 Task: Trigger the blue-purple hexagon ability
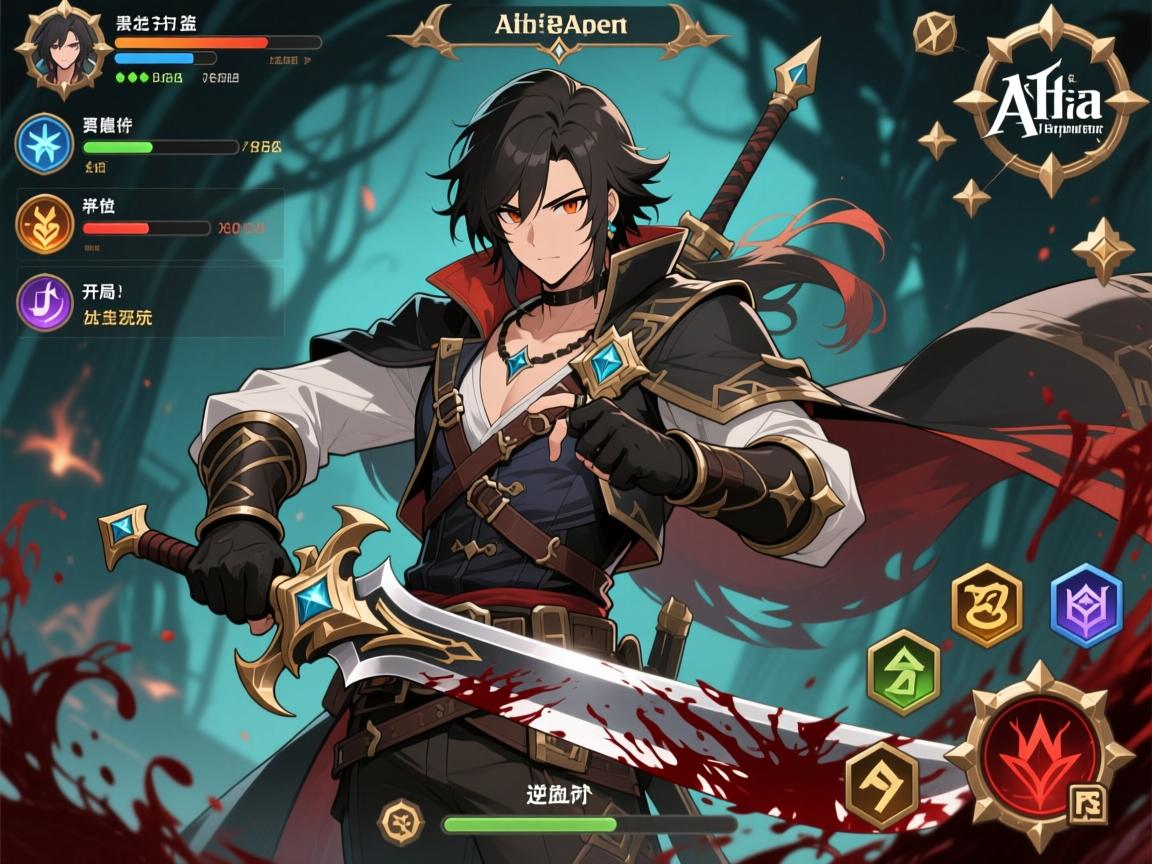pos(1086,605)
